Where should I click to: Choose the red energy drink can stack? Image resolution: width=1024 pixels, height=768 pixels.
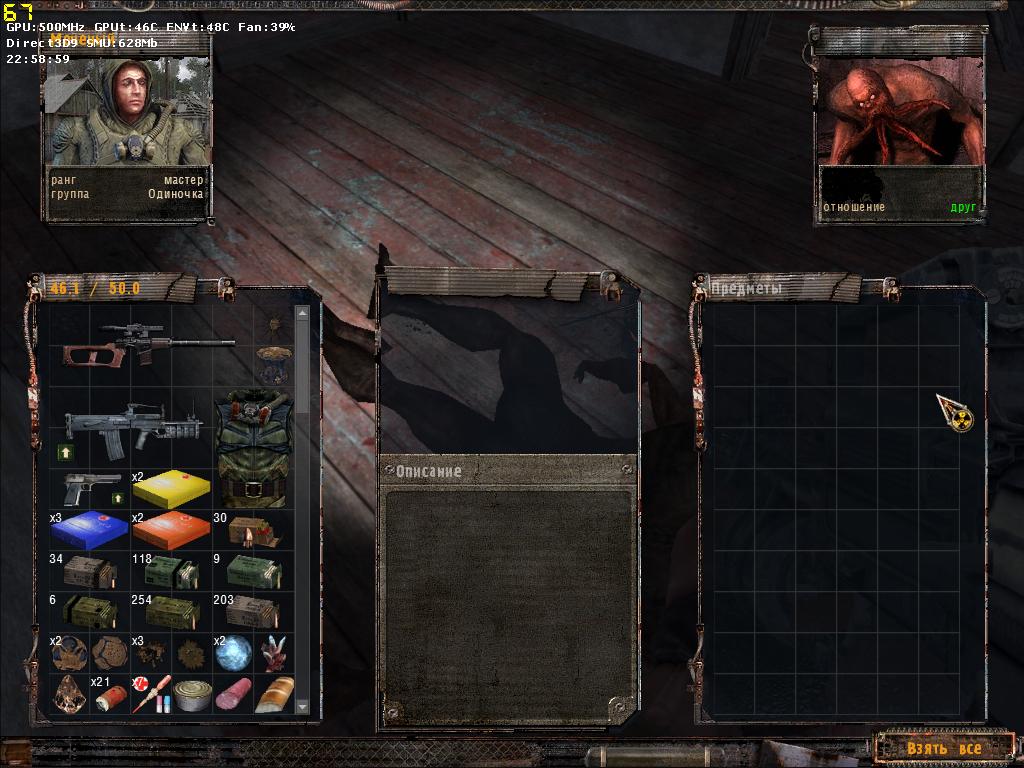108,695
